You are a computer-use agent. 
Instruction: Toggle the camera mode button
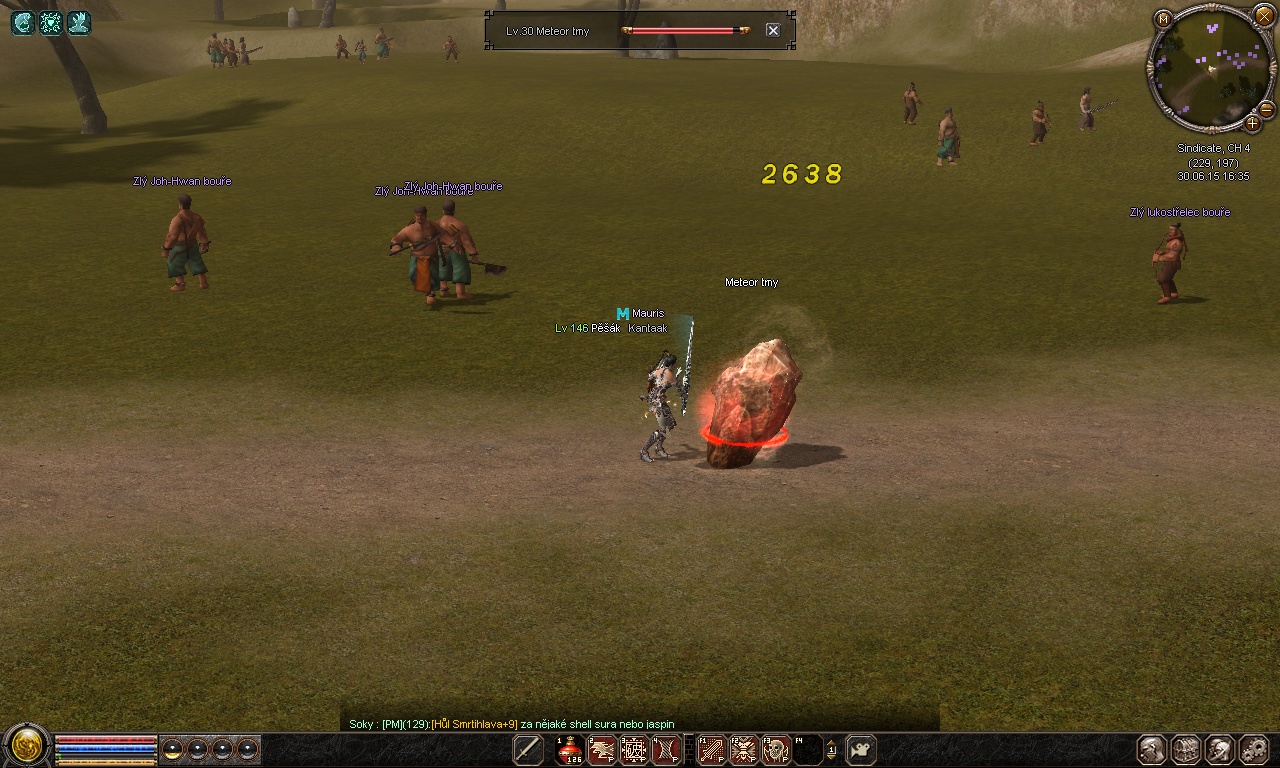click(x=860, y=750)
